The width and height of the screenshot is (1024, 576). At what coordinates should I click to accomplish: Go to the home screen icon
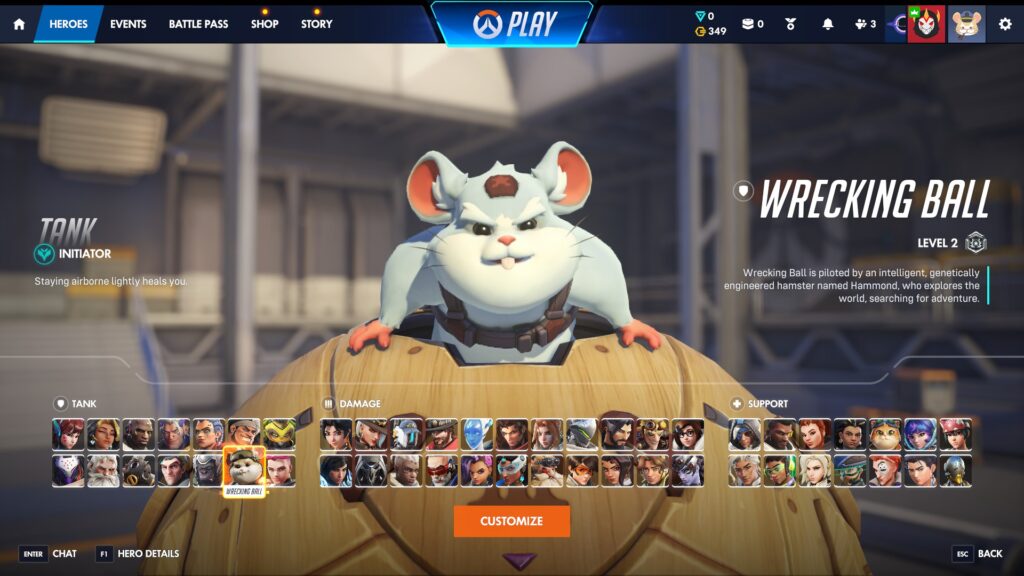pyautogui.click(x=18, y=24)
